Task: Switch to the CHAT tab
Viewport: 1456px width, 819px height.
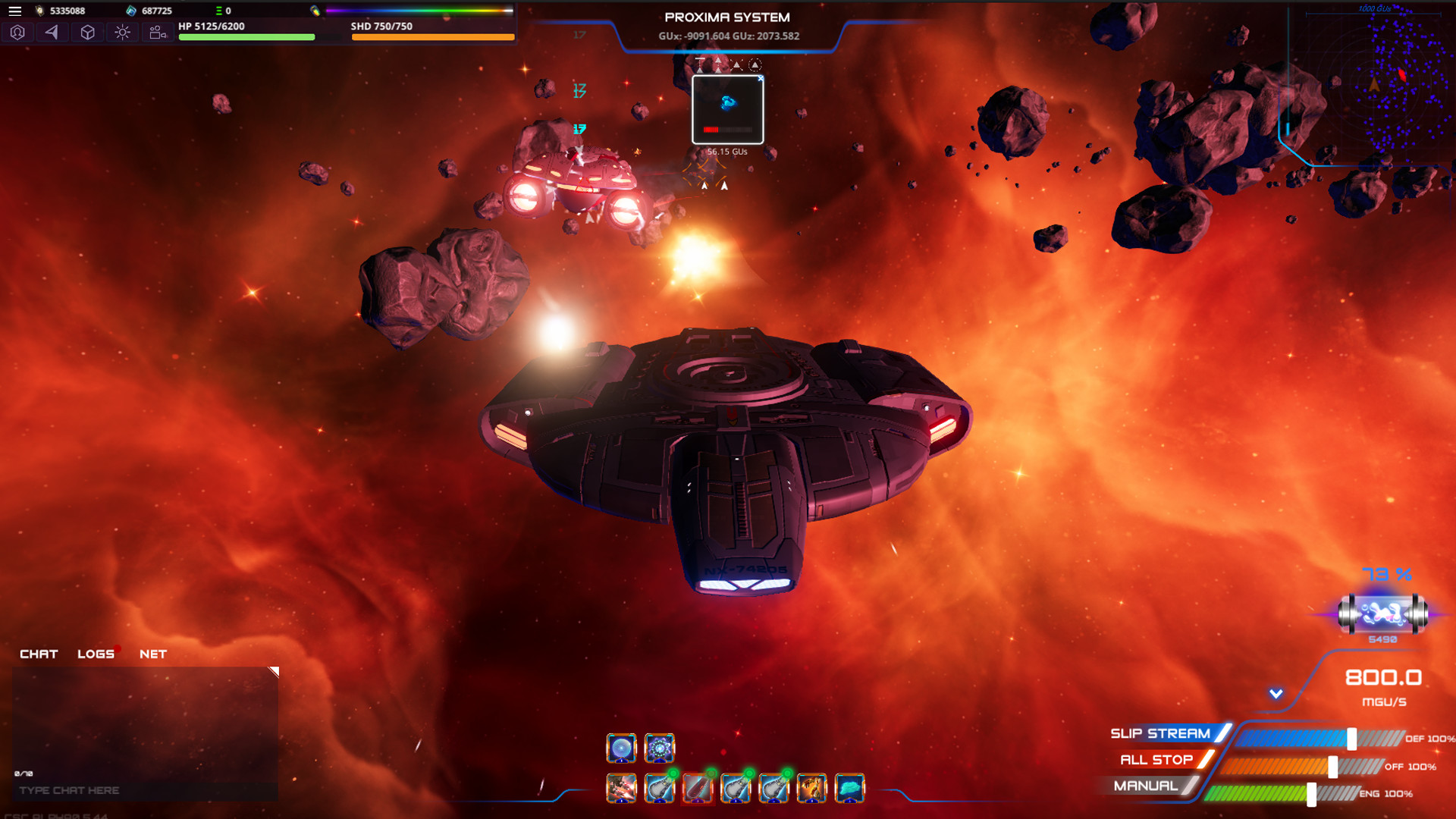Action: click(x=39, y=654)
